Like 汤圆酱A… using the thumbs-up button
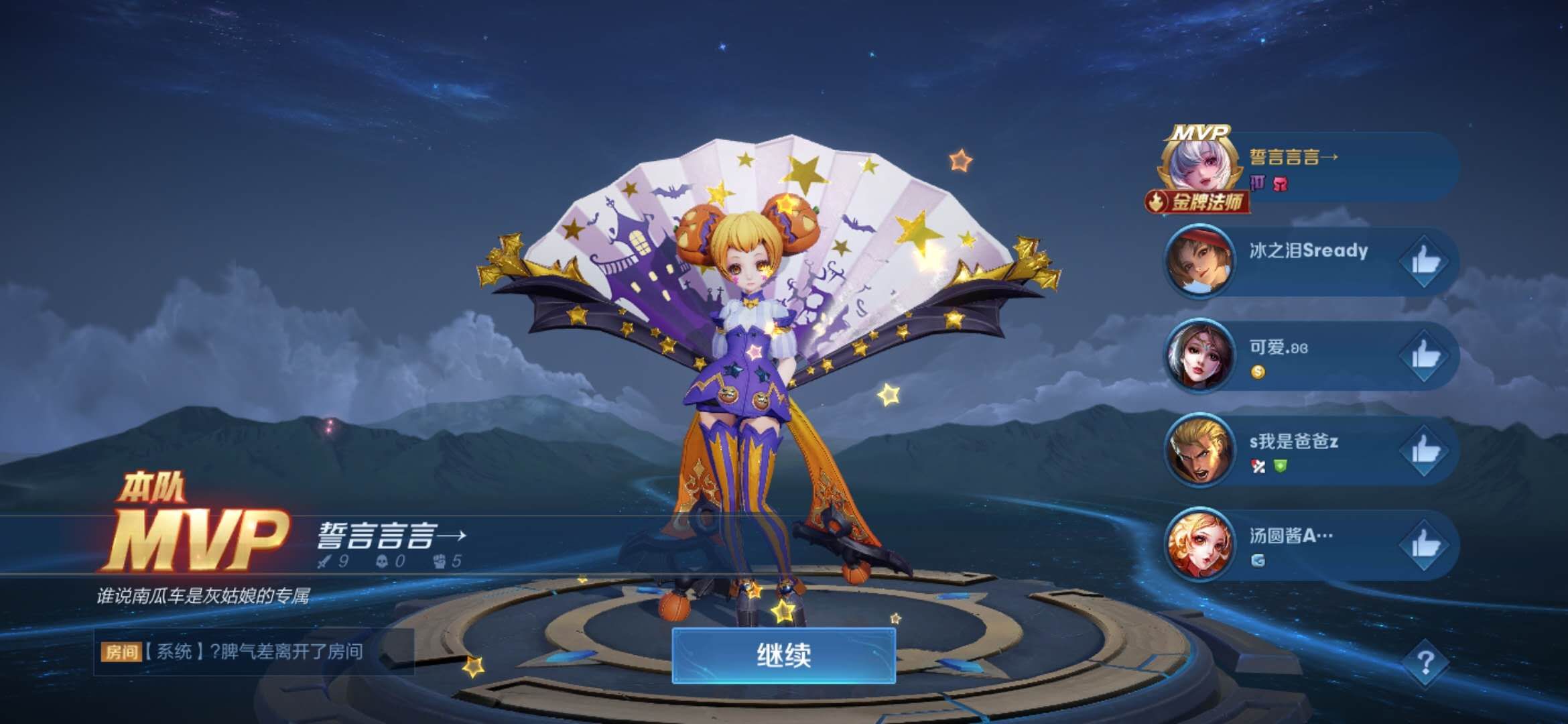The image size is (1568, 724). click(1425, 546)
